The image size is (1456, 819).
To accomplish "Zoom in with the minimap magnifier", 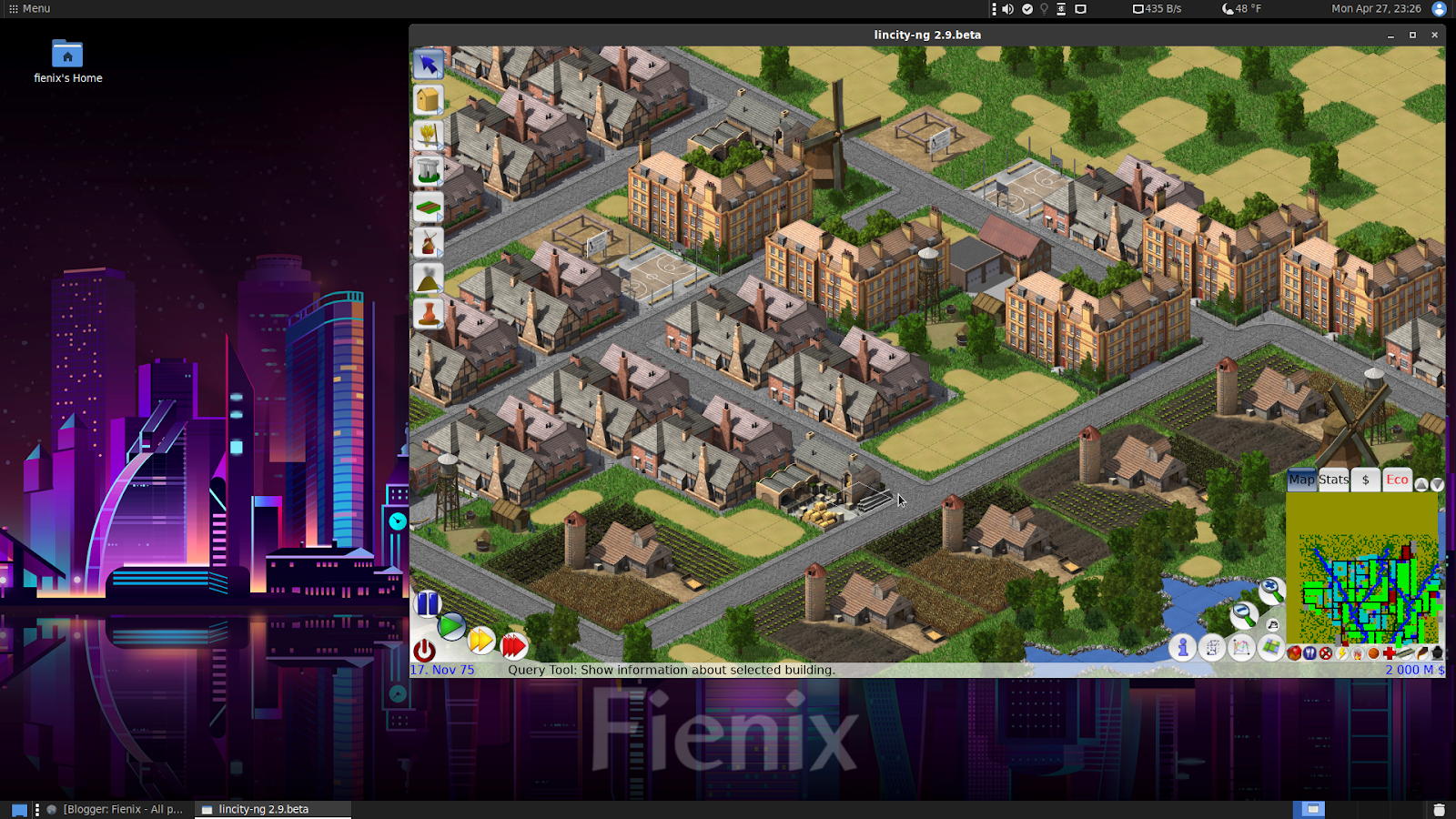I will coord(1270,590).
